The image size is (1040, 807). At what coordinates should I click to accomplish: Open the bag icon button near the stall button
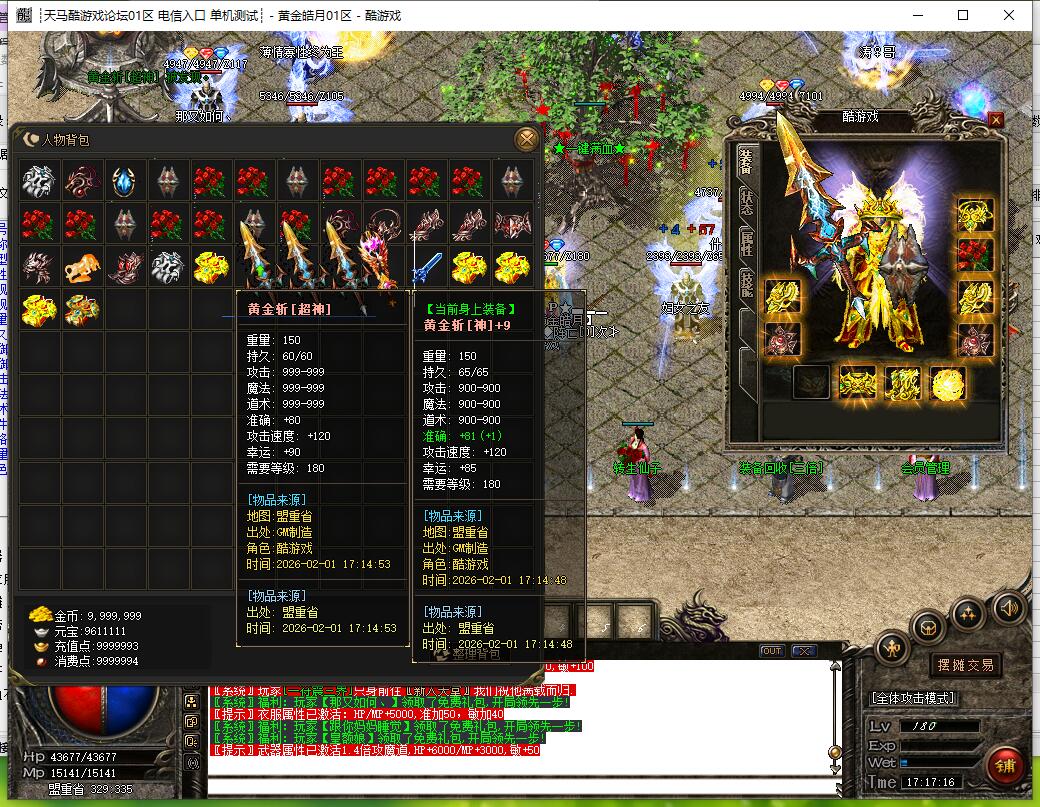coord(929,628)
